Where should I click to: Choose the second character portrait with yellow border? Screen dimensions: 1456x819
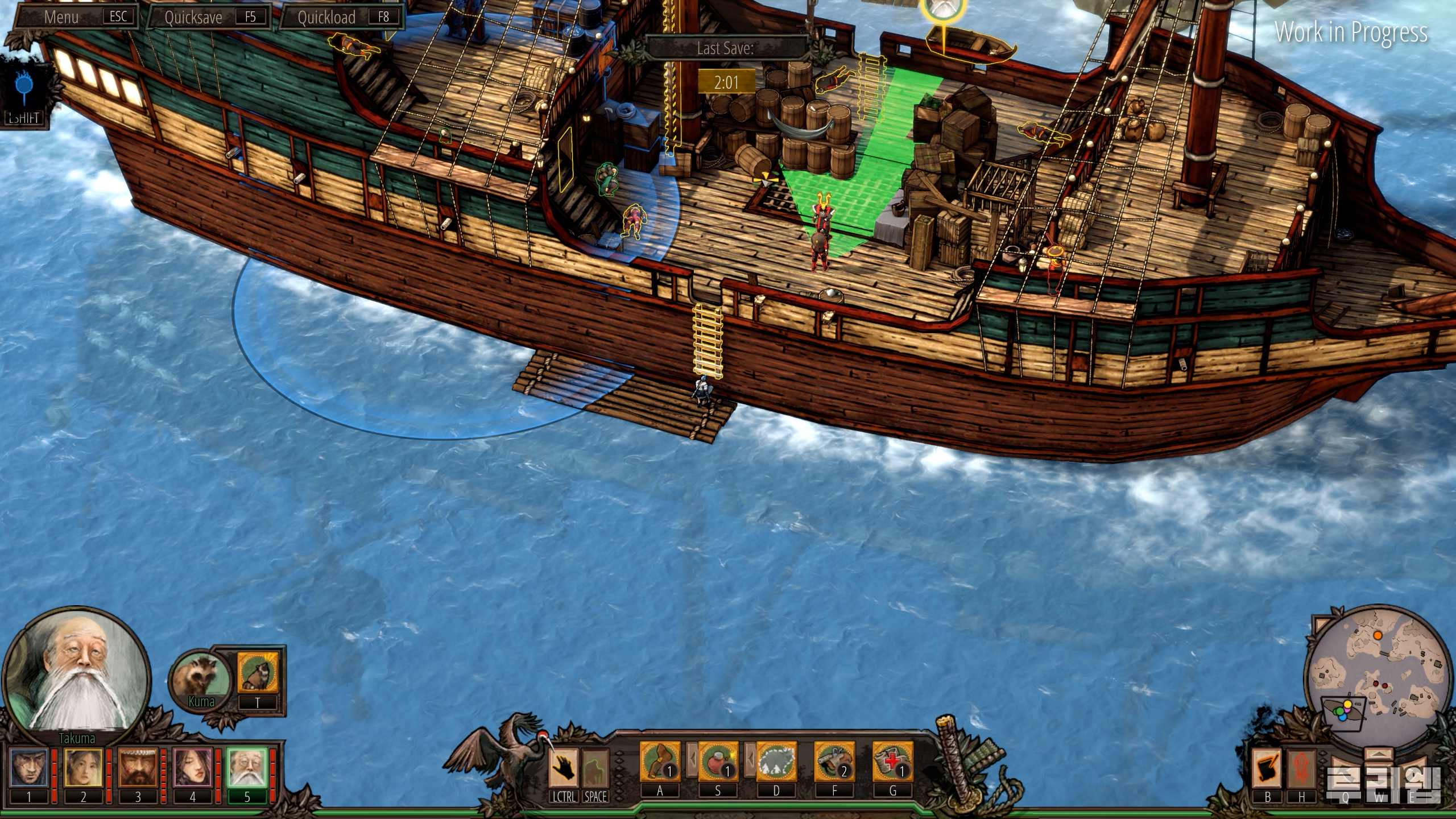coord(83,768)
